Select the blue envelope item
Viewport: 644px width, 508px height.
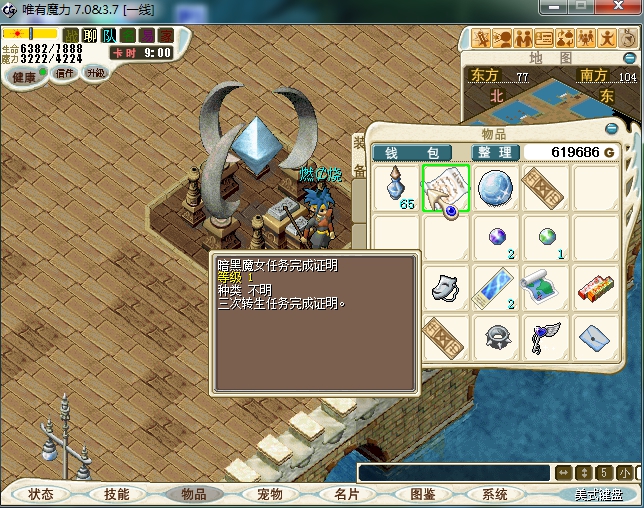(594, 336)
